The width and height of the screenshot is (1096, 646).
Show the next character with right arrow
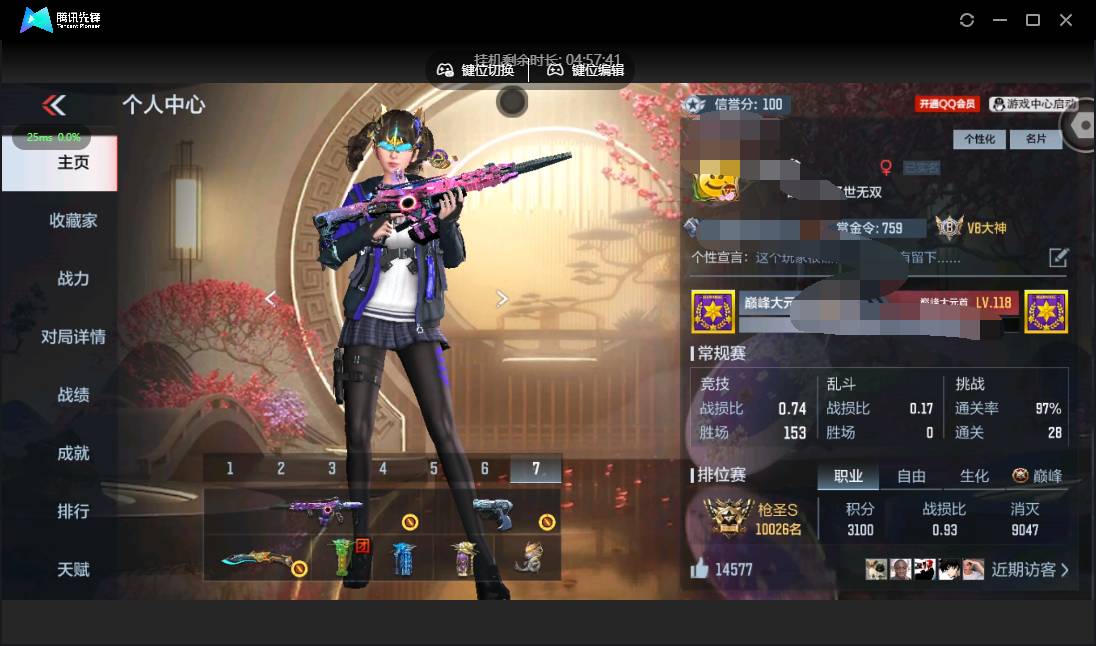pyautogui.click(x=502, y=298)
